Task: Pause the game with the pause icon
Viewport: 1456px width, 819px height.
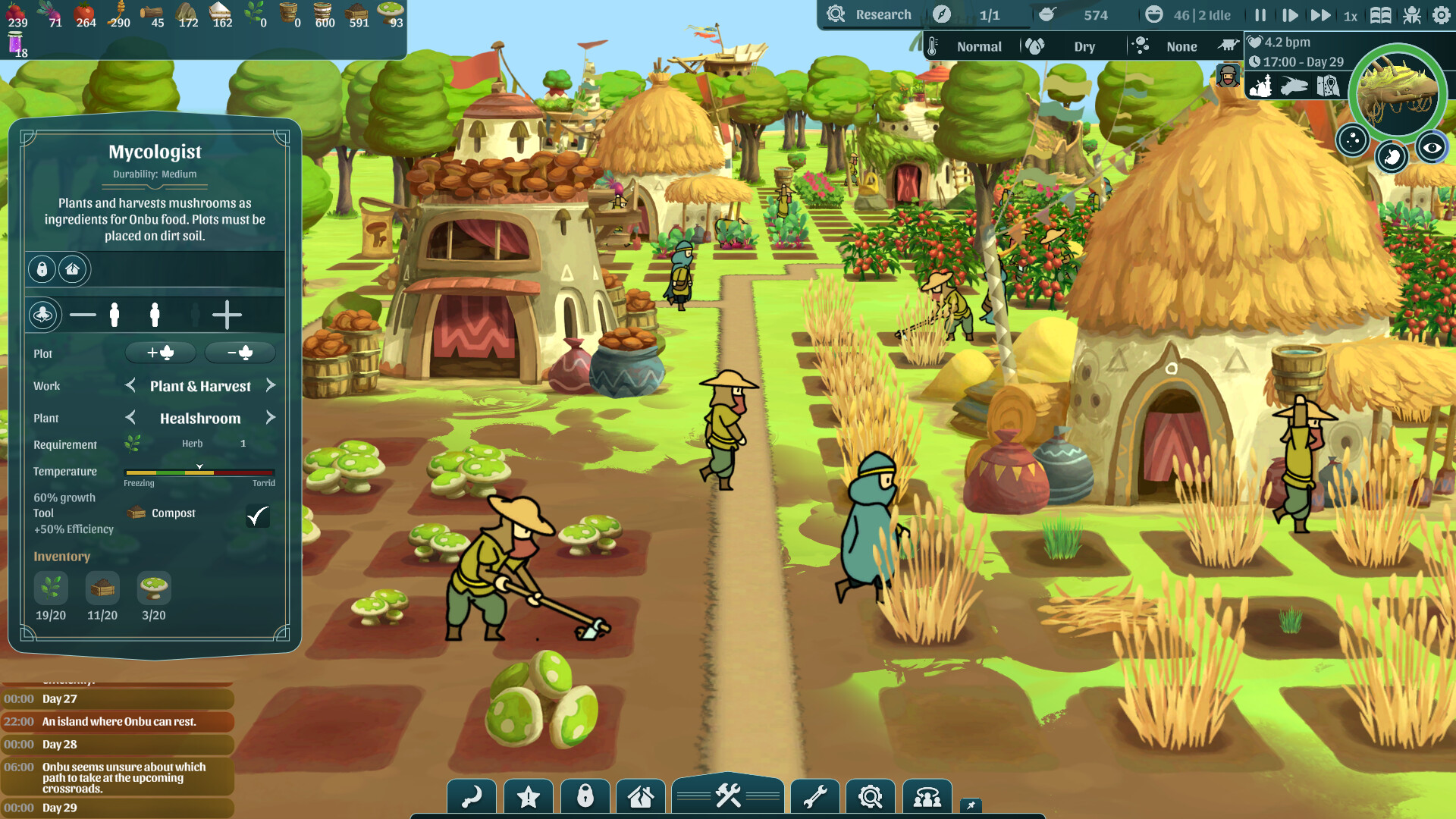Action: [x=1260, y=14]
